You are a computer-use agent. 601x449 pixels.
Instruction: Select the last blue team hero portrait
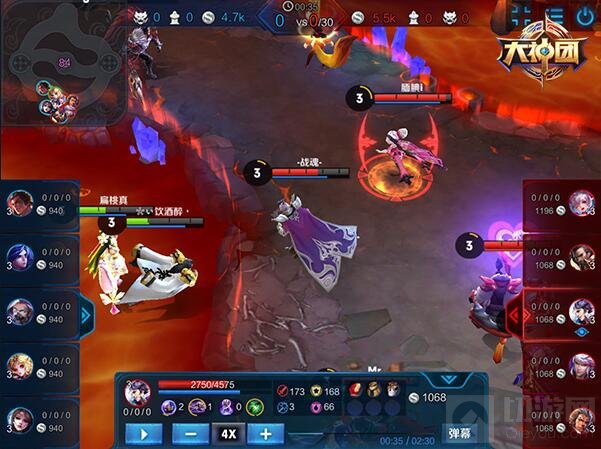click(x=19, y=419)
